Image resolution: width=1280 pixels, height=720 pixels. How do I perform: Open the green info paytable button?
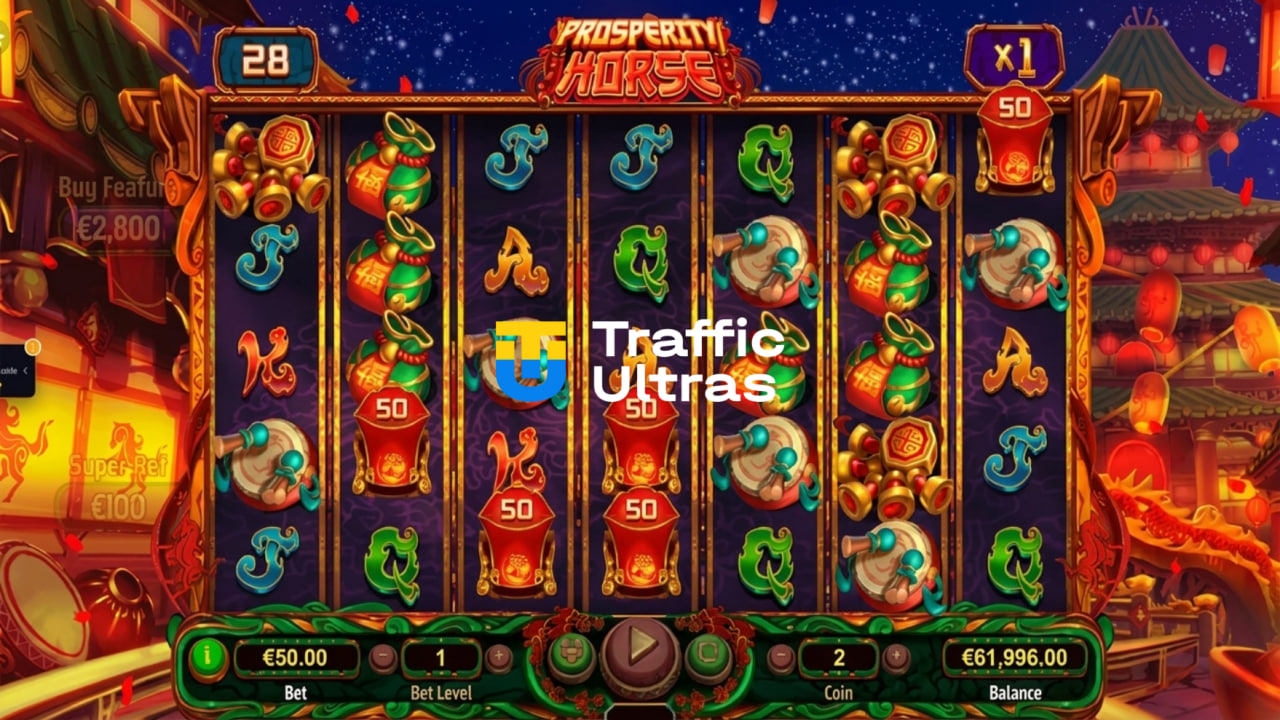click(x=208, y=658)
